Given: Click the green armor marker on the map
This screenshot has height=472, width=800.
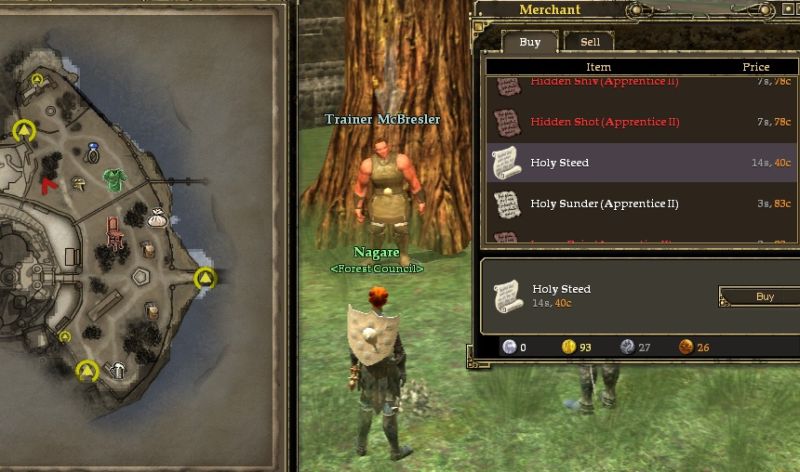Looking at the screenshot, I should (x=113, y=178).
